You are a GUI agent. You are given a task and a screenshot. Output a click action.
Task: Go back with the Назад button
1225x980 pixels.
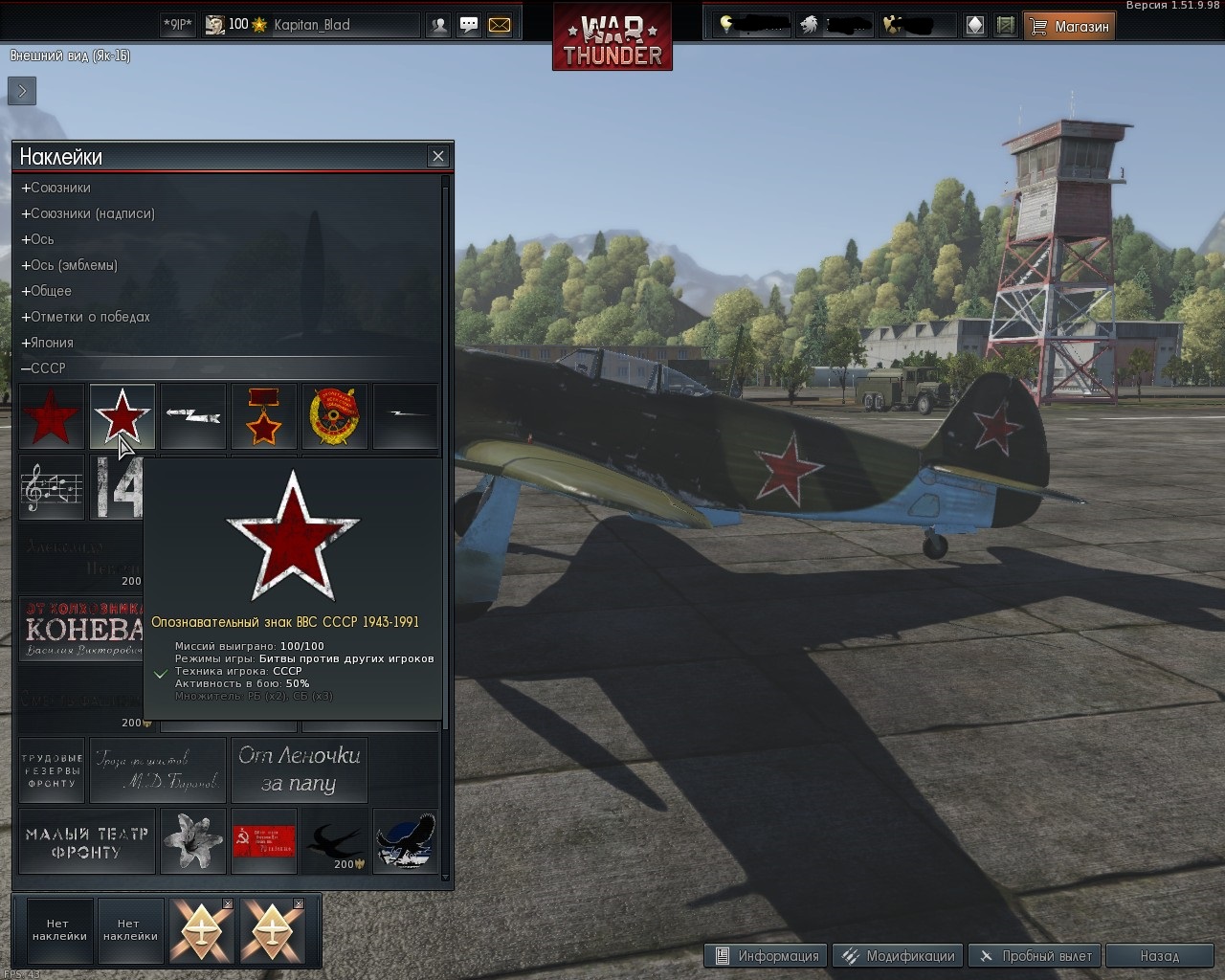pos(1160,955)
